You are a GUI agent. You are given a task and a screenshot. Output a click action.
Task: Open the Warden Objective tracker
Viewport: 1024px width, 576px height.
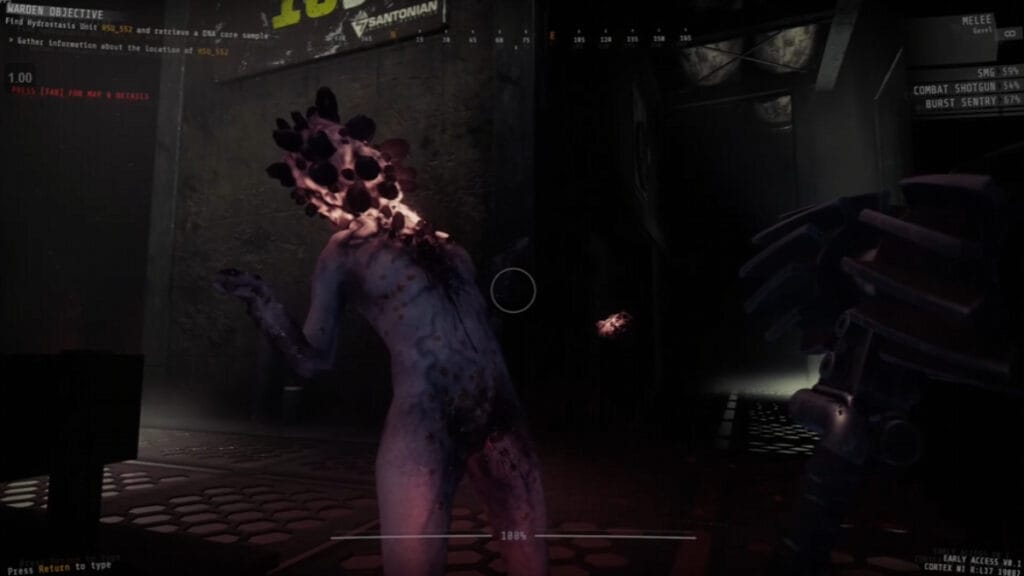[56, 15]
